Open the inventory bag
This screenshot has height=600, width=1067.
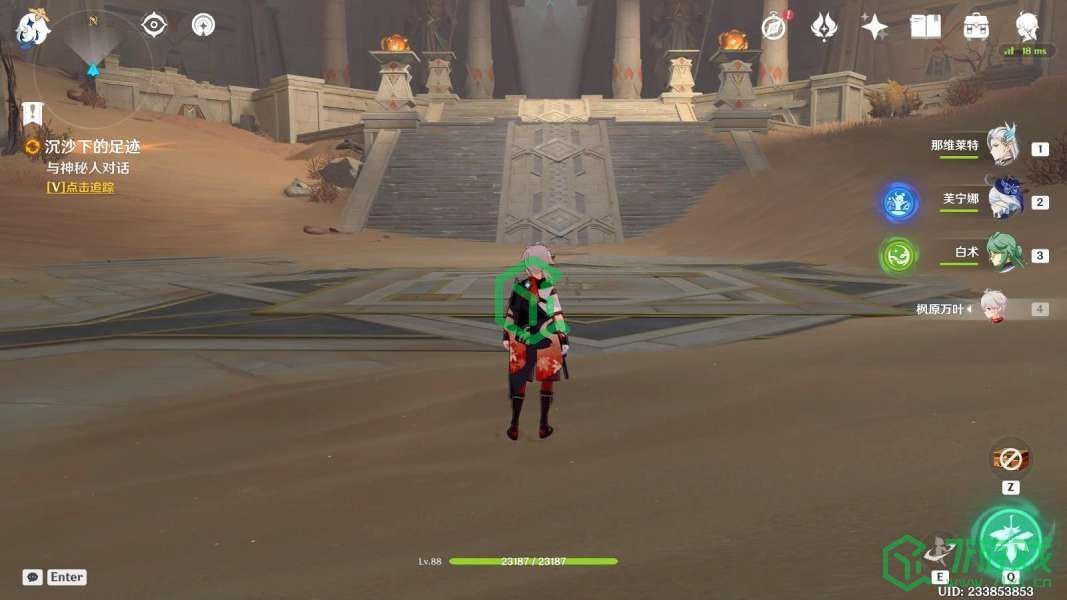tap(976, 27)
